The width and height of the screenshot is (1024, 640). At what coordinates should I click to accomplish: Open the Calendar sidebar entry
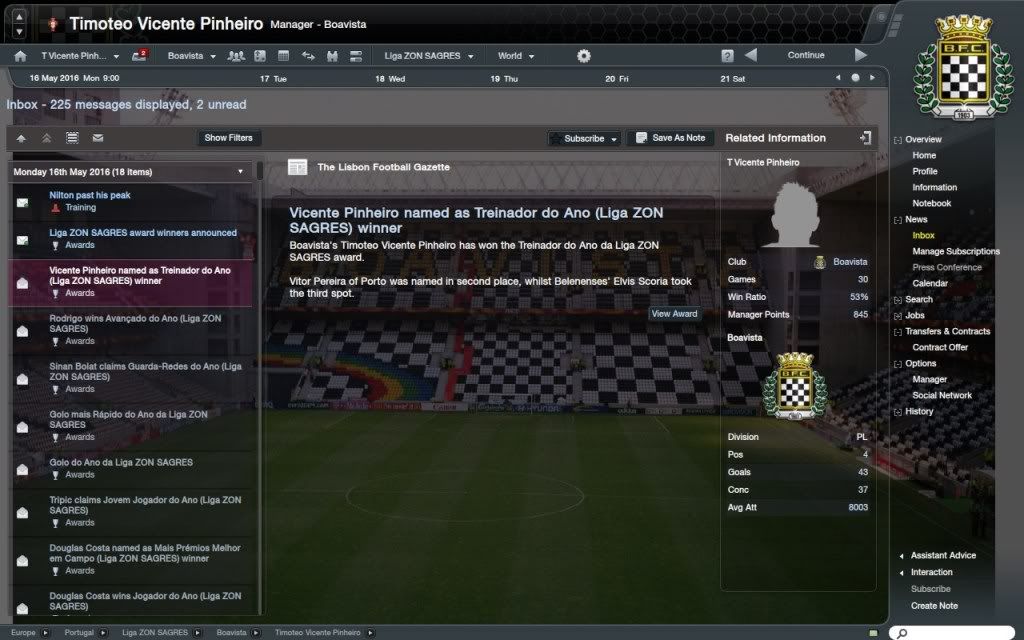pos(930,283)
